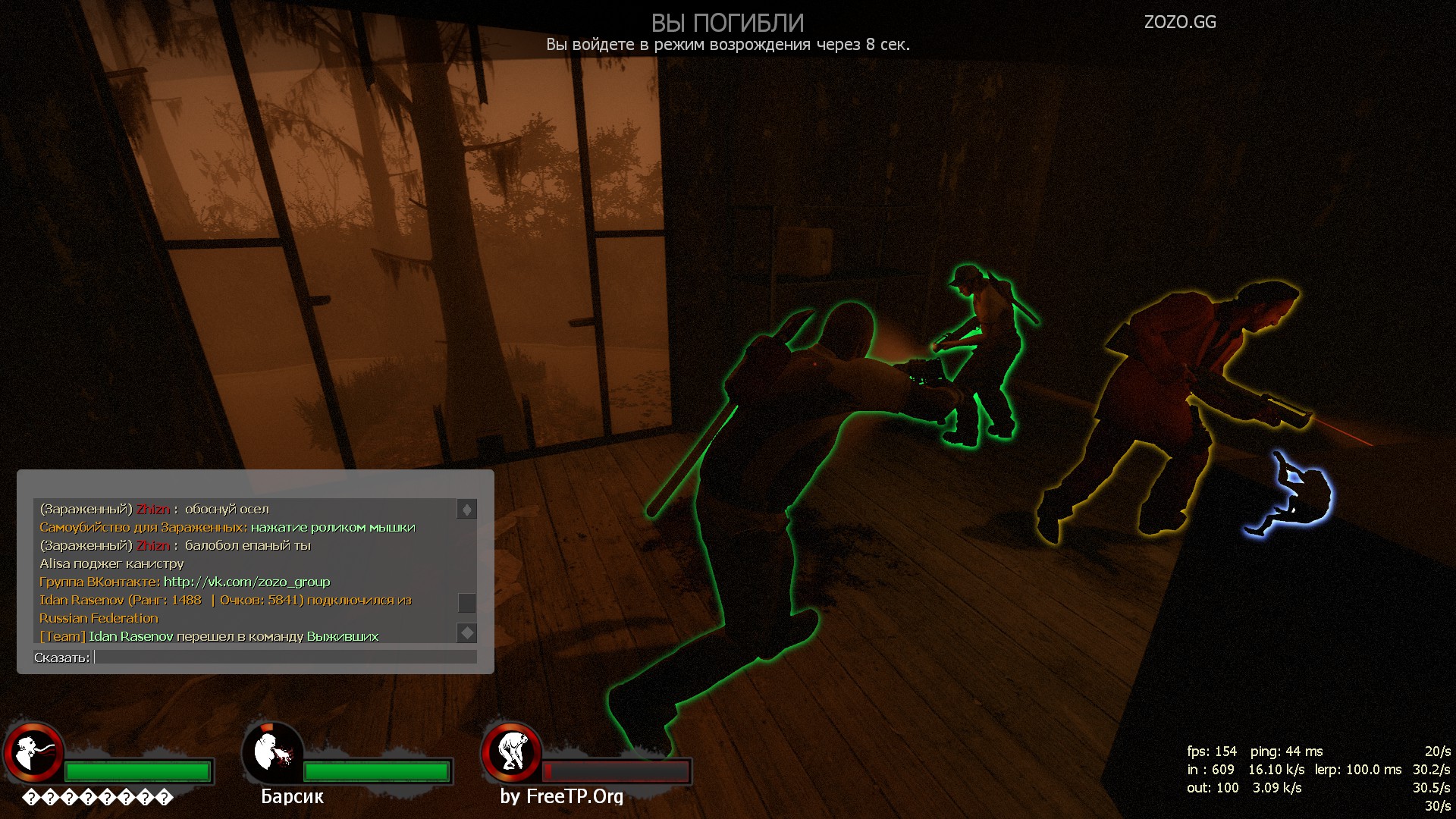Click the chat input field next to Сказать
The height and width of the screenshot is (819, 1456).
[x=285, y=657]
